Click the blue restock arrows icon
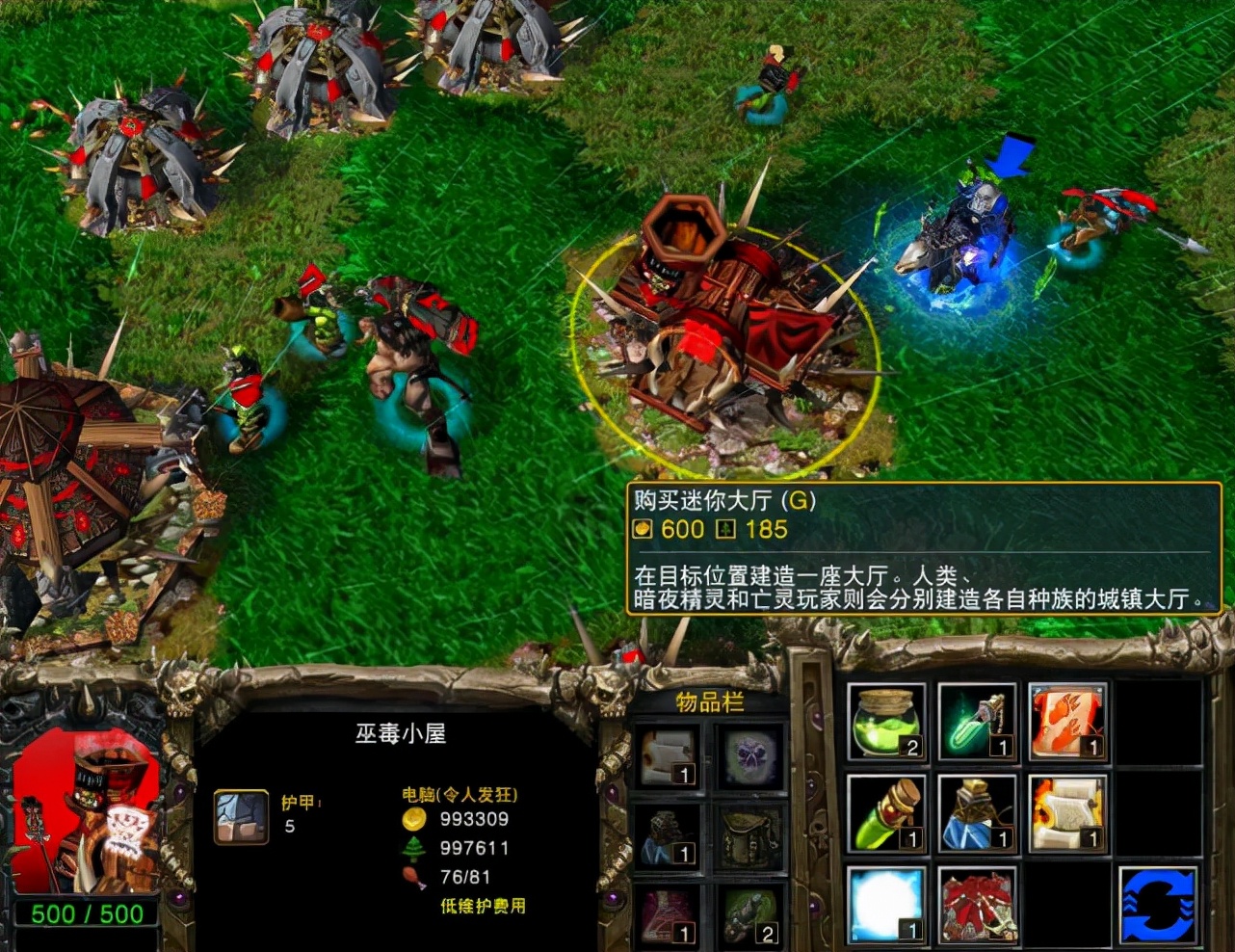The height and width of the screenshot is (952, 1235). pyautogui.click(x=1160, y=906)
